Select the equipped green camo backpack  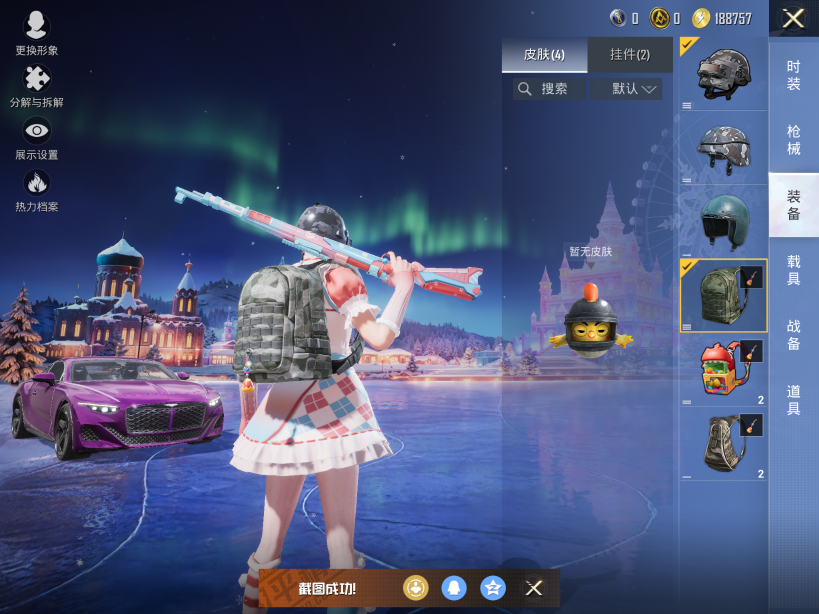(x=723, y=296)
